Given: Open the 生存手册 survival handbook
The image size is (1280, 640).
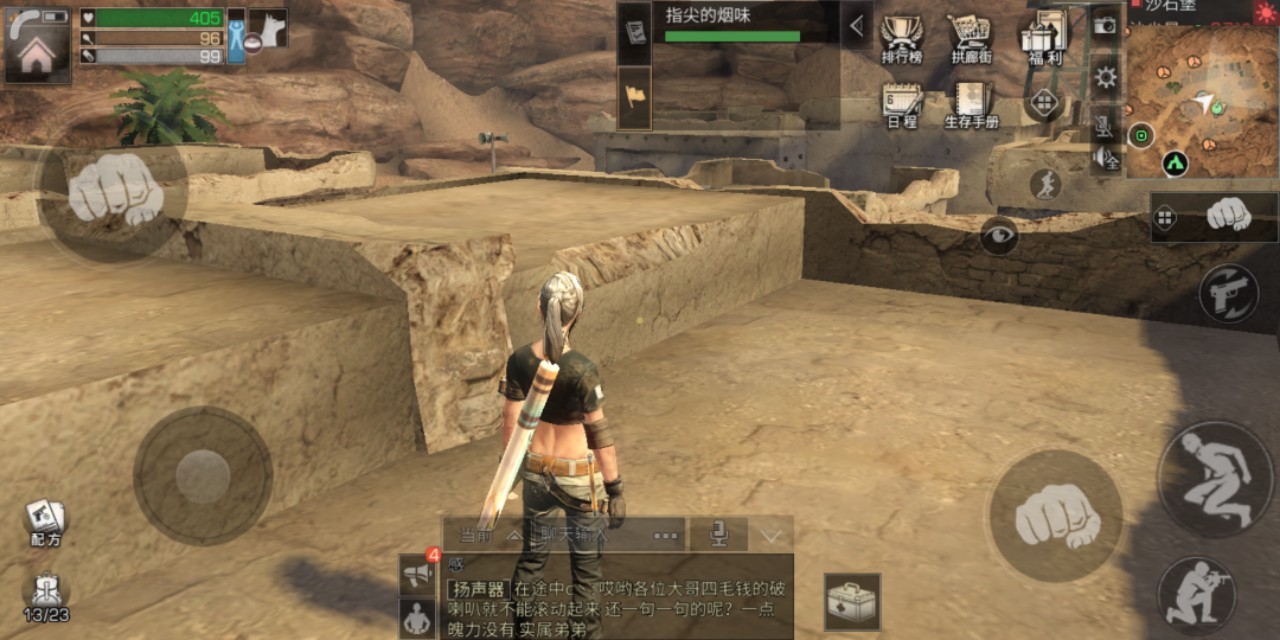Looking at the screenshot, I should pyautogui.click(x=971, y=104).
